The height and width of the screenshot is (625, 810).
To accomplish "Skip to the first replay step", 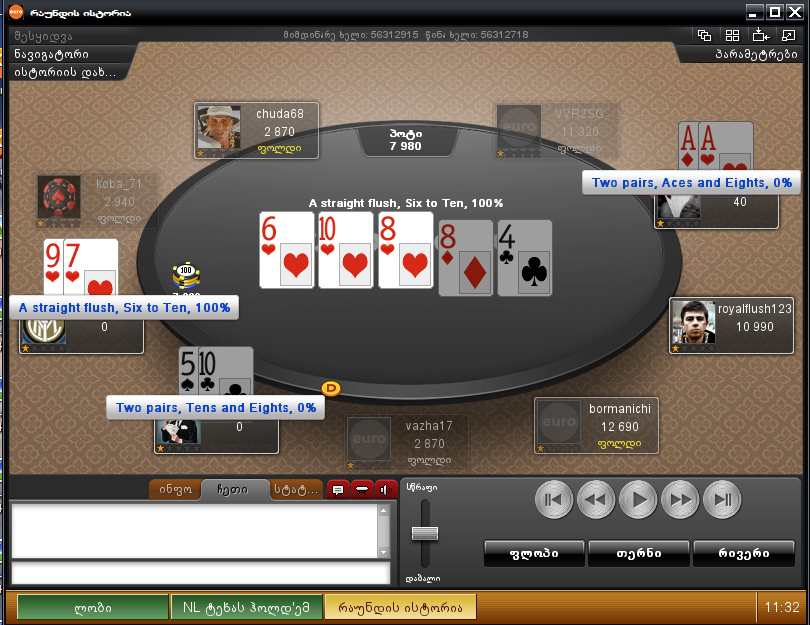I will point(553,499).
